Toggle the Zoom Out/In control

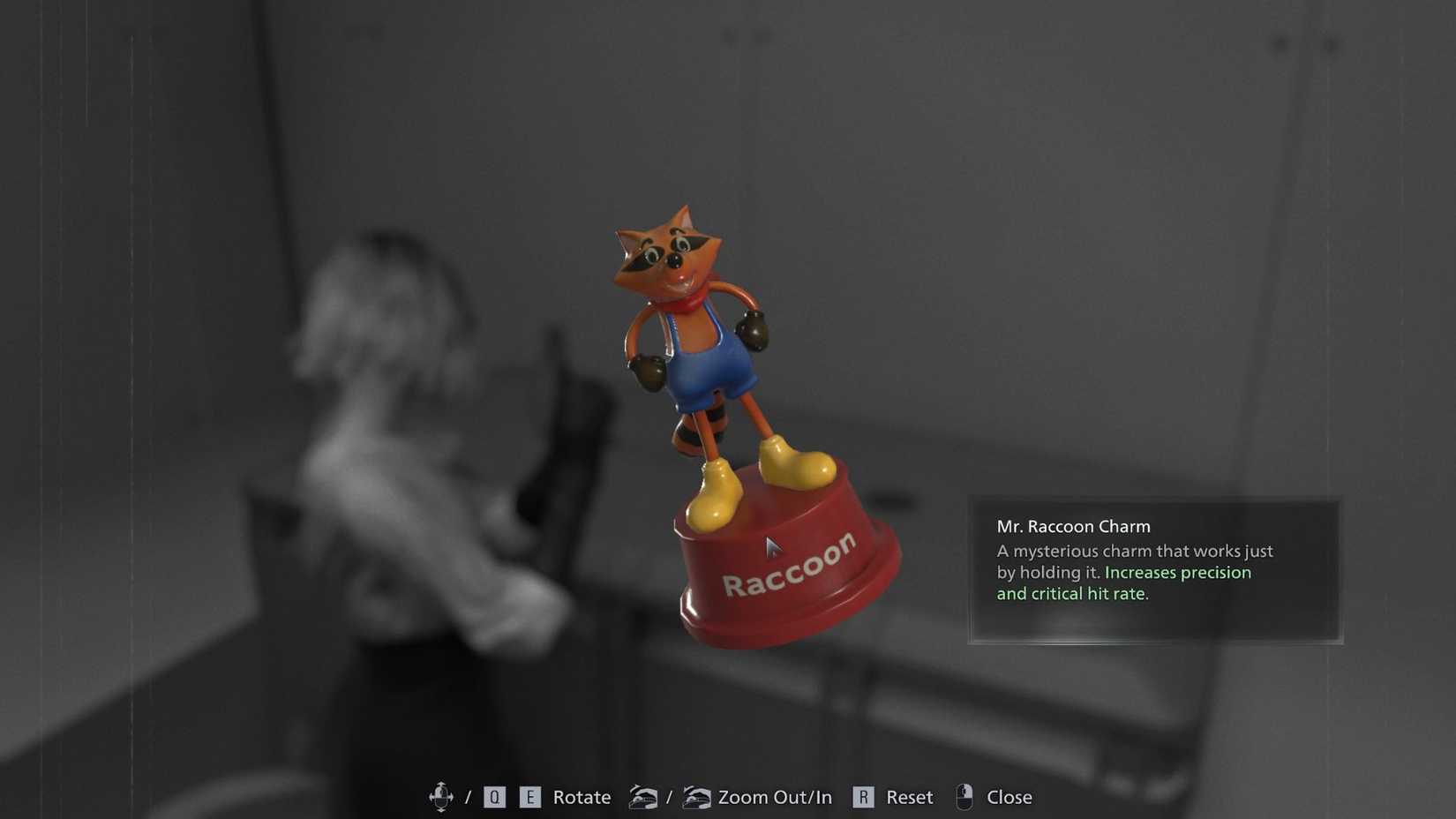(x=774, y=796)
